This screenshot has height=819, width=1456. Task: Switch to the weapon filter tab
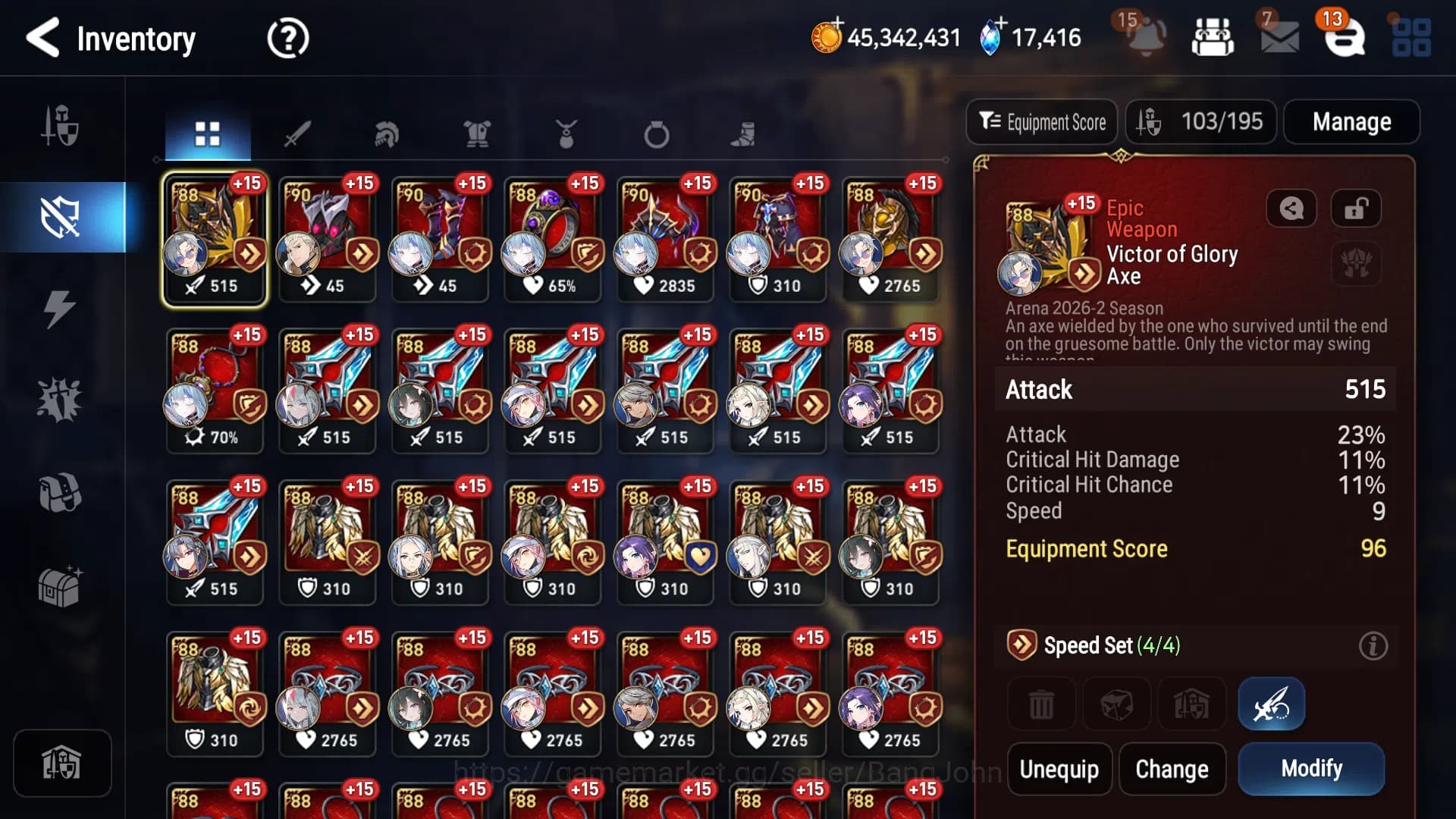pyautogui.click(x=299, y=133)
